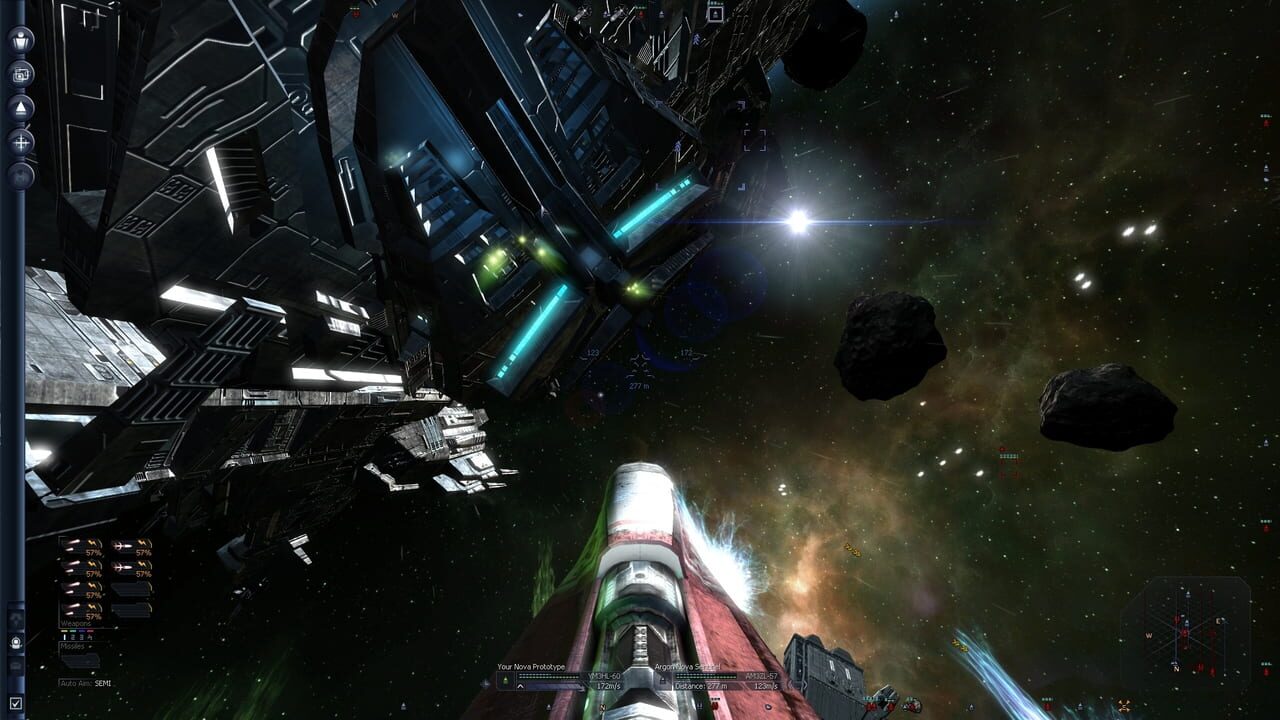Select the Argon Nova Sentinel target label
This screenshot has width=1280, height=720.
coord(686,667)
